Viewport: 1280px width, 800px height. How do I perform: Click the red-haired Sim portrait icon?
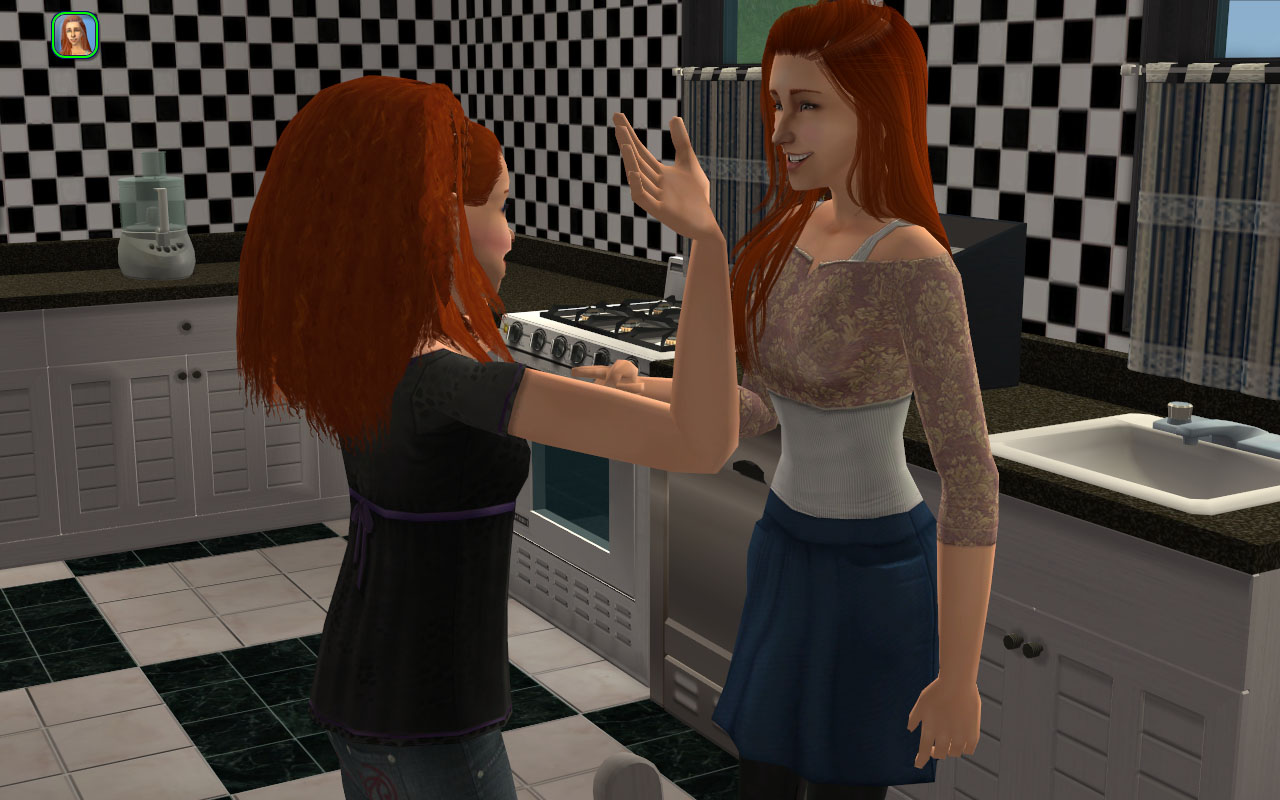click(74, 35)
